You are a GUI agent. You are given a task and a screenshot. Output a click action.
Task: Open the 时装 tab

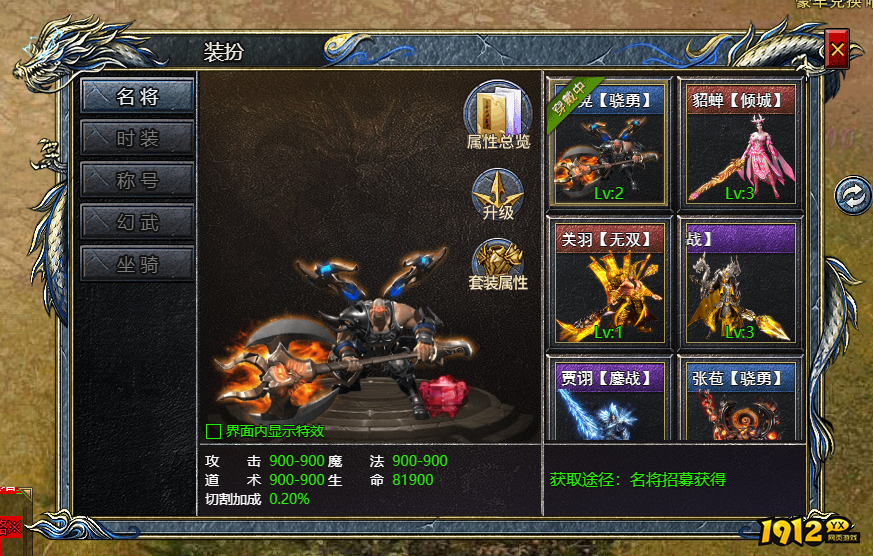pyautogui.click(x=137, y=138)
